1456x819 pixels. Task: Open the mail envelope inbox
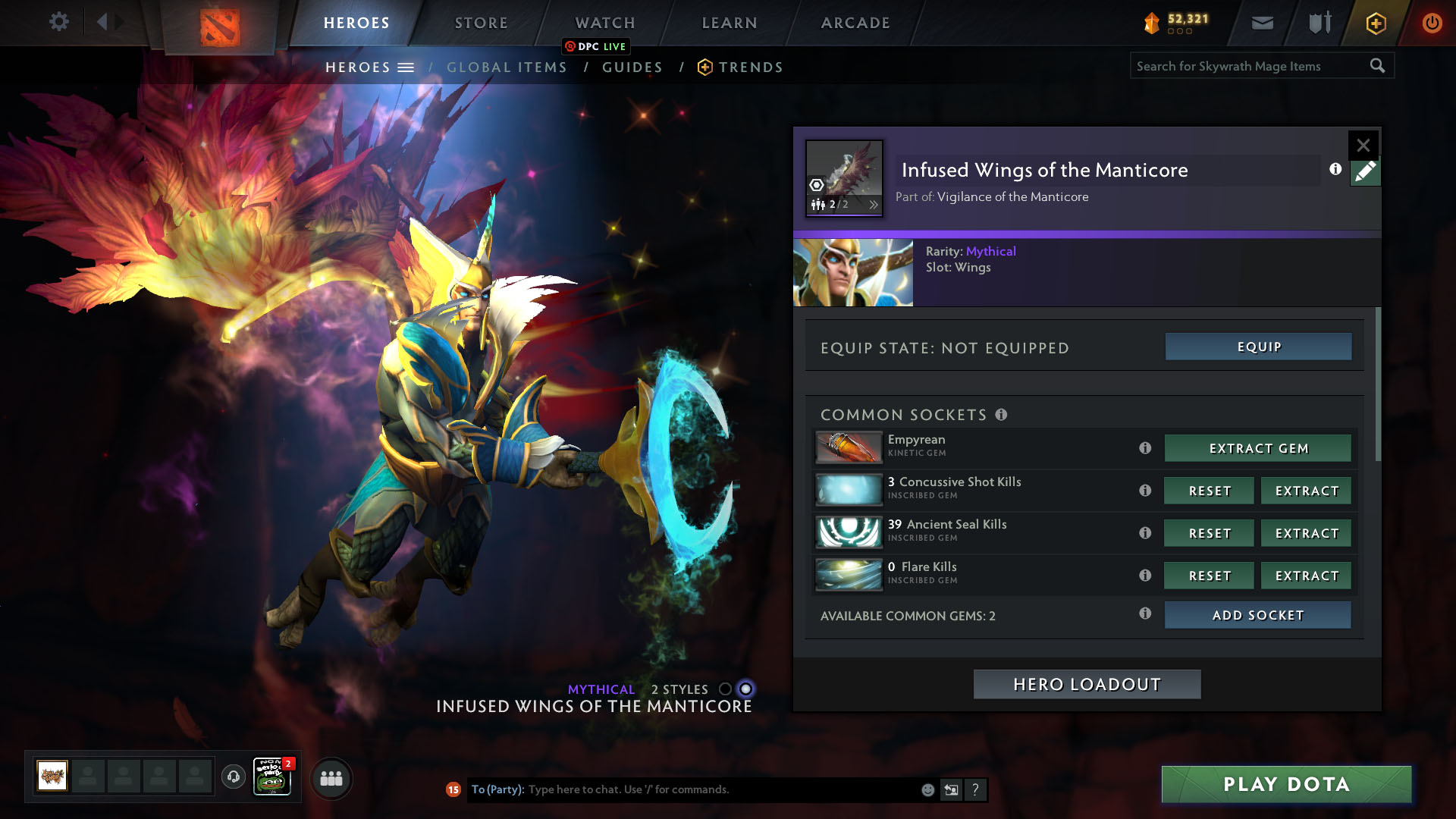[x=1262, y=23]
